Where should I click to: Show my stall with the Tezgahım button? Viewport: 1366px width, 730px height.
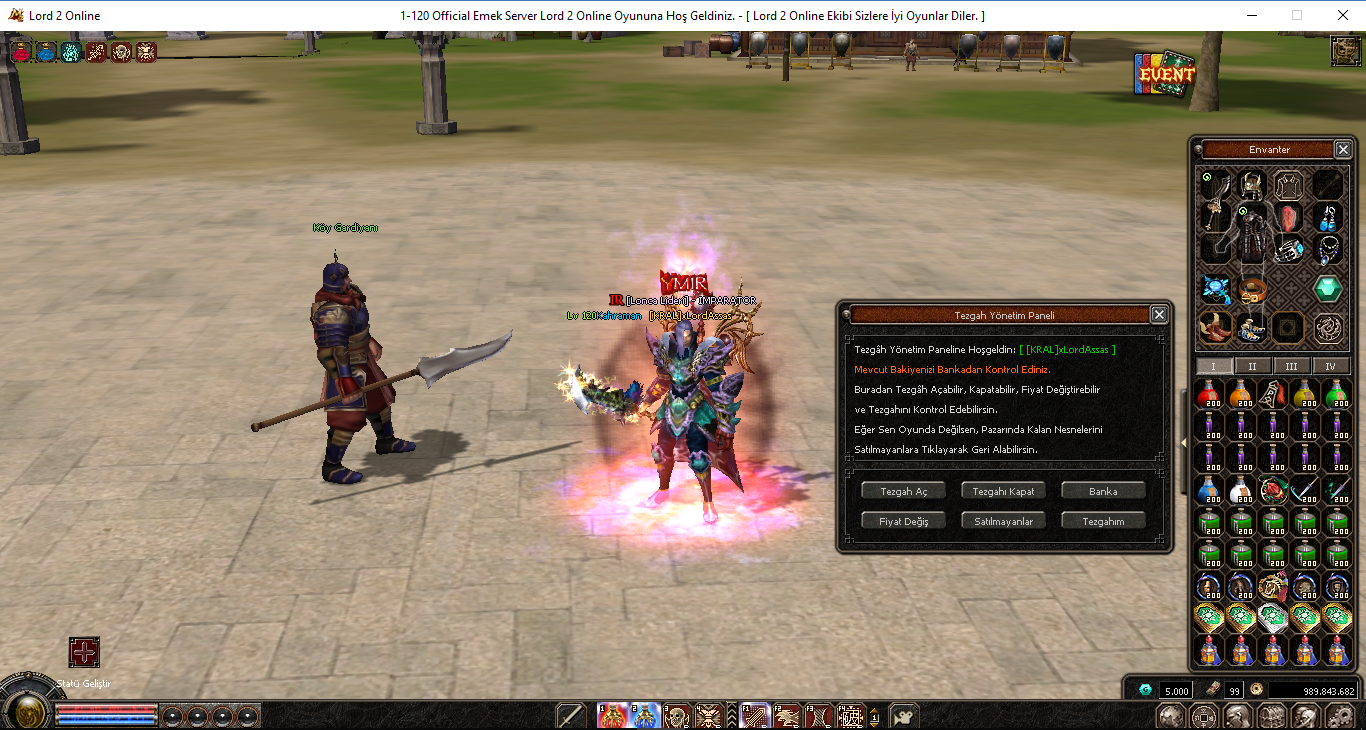(x=1103, y=521)
